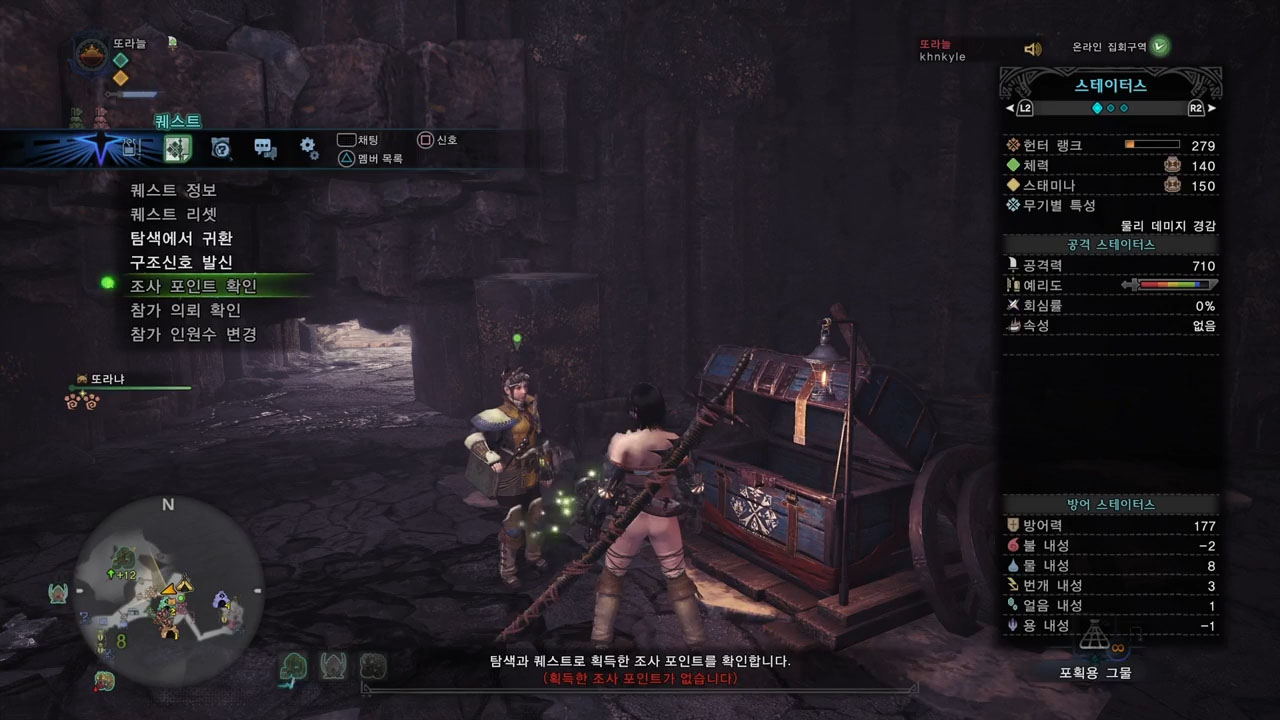Open 퀘스트 정보 (Quest Info)
The width and height of the screenshot is (1280, 720).
point(173,190)
